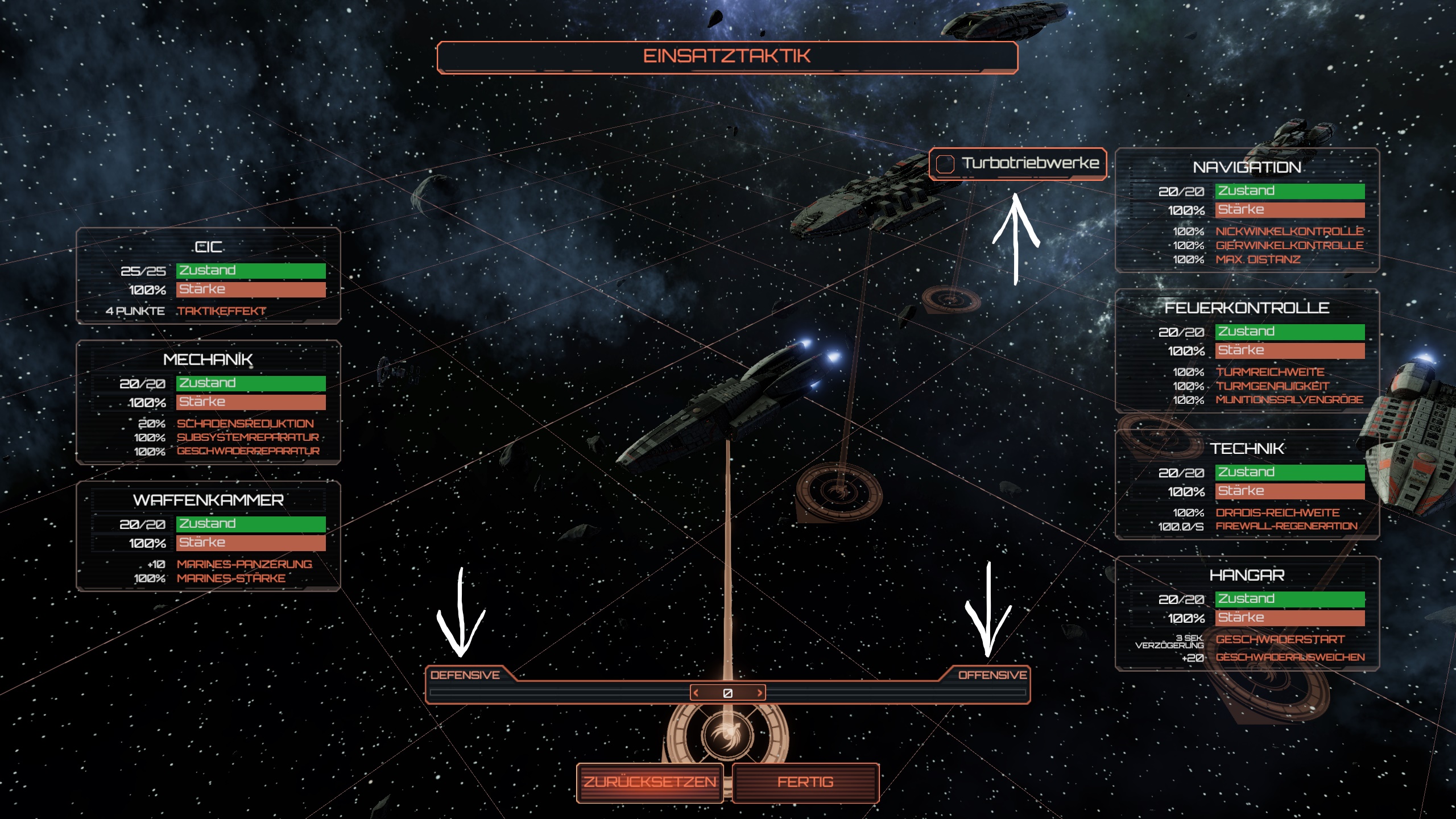Screen dimensions: 1456x819
Task: Toggle the Turbotriebwerke checkbox
Action: [945, 164]
